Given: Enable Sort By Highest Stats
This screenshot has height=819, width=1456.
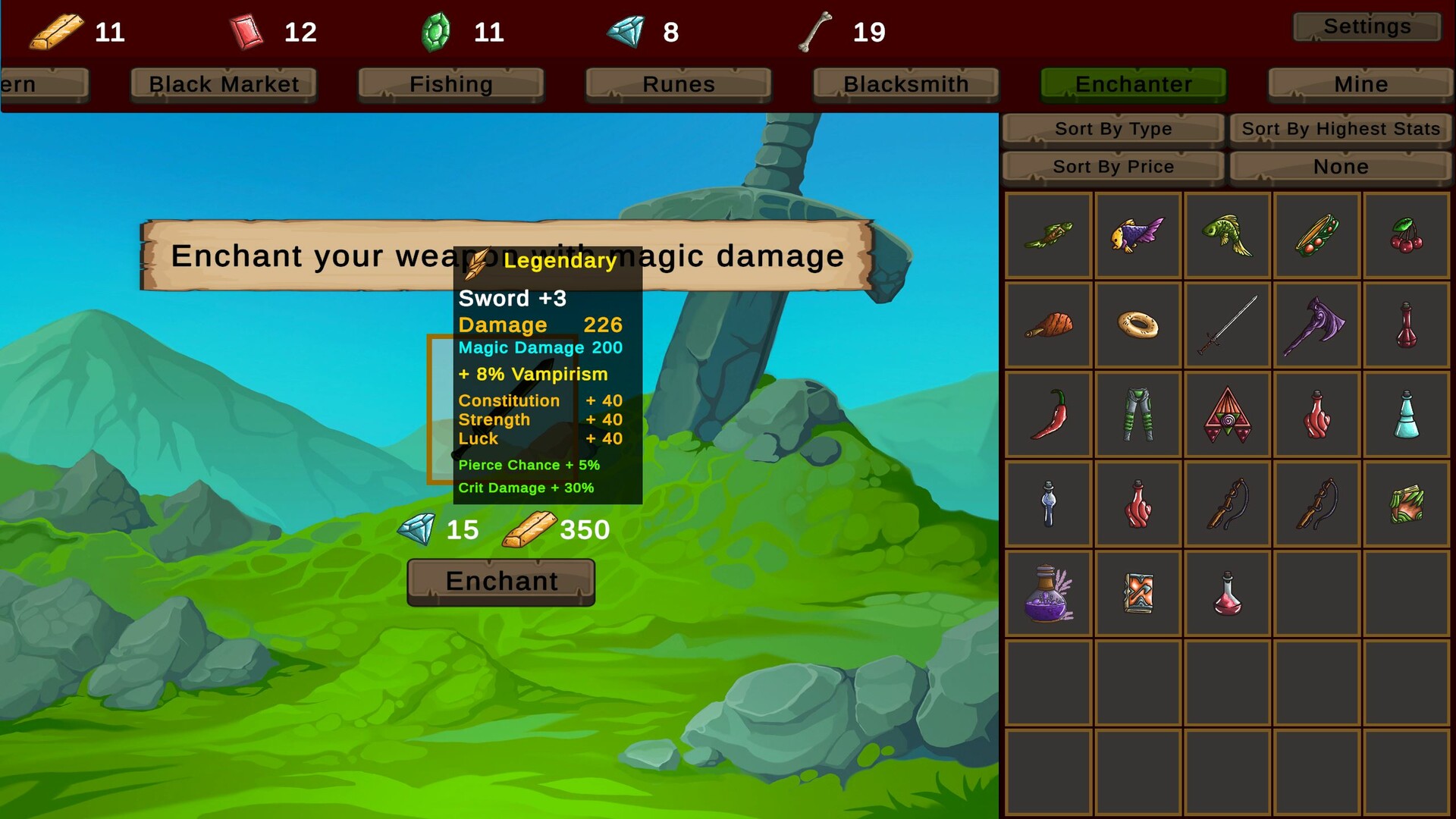Looking at the screenshot, I should pyautogui.click(x=1340, y=128).
